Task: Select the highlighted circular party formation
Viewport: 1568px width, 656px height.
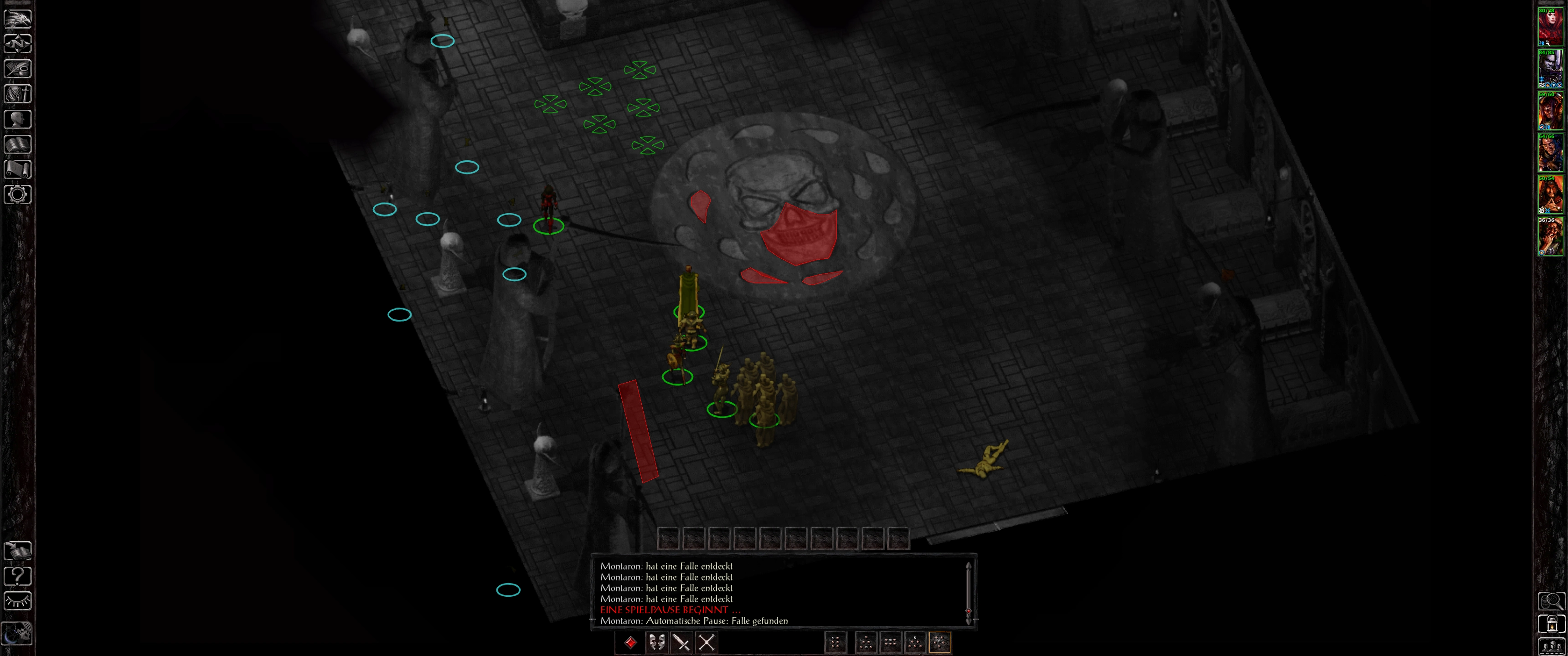Action: (939, 642)
